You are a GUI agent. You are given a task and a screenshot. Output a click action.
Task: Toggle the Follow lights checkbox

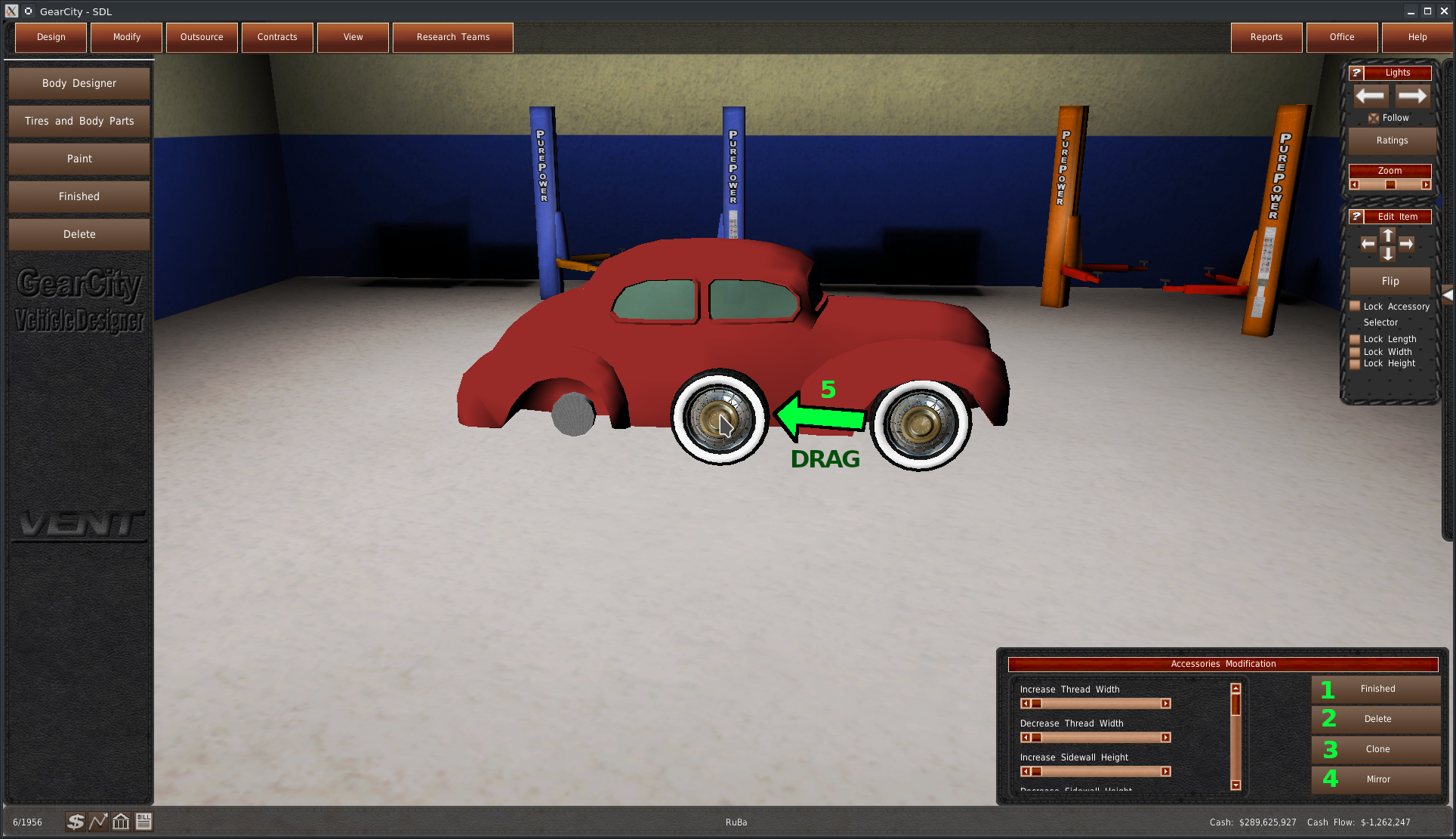point(1374,118)
